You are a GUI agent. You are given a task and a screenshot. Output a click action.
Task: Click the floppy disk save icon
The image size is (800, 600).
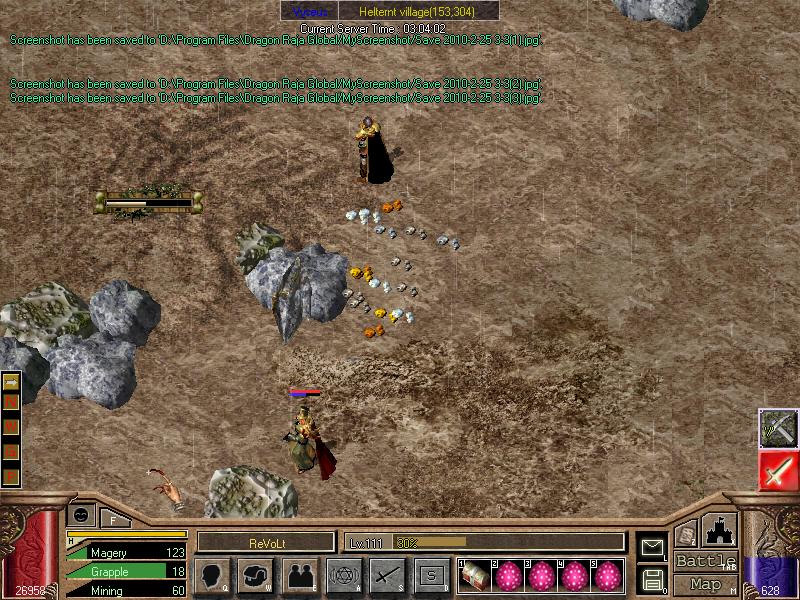pyautogui.click(x=652, y=578)
